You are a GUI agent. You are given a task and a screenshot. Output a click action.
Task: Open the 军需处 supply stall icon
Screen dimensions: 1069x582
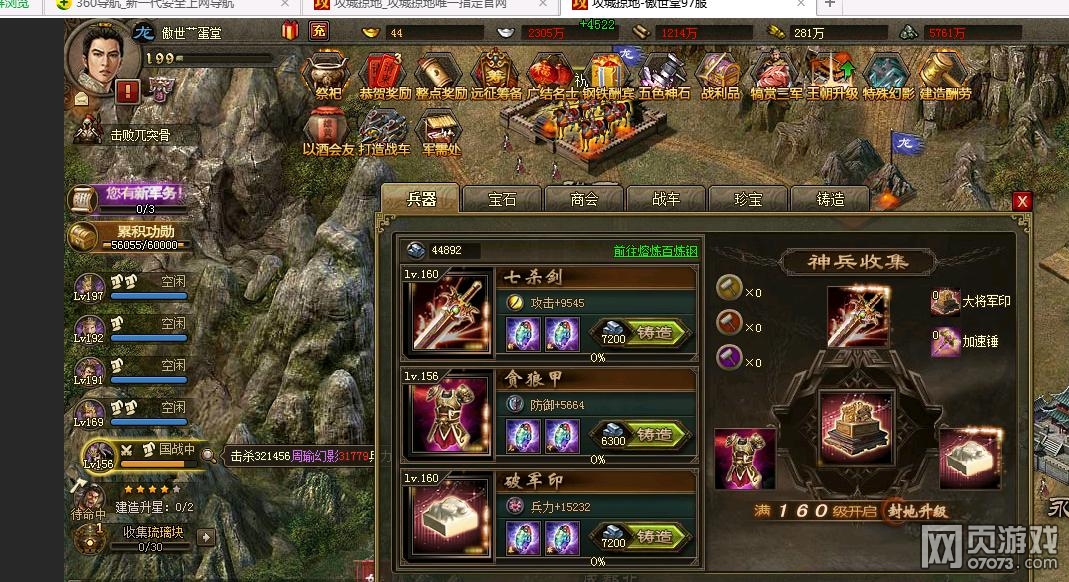pyautogui.click(x=440, y=131)
